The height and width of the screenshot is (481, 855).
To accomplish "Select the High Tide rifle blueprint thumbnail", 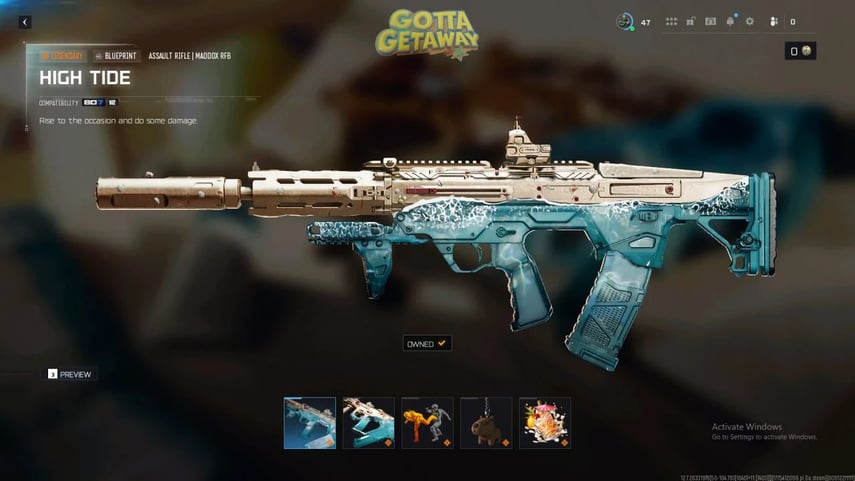I will point(310,423).
